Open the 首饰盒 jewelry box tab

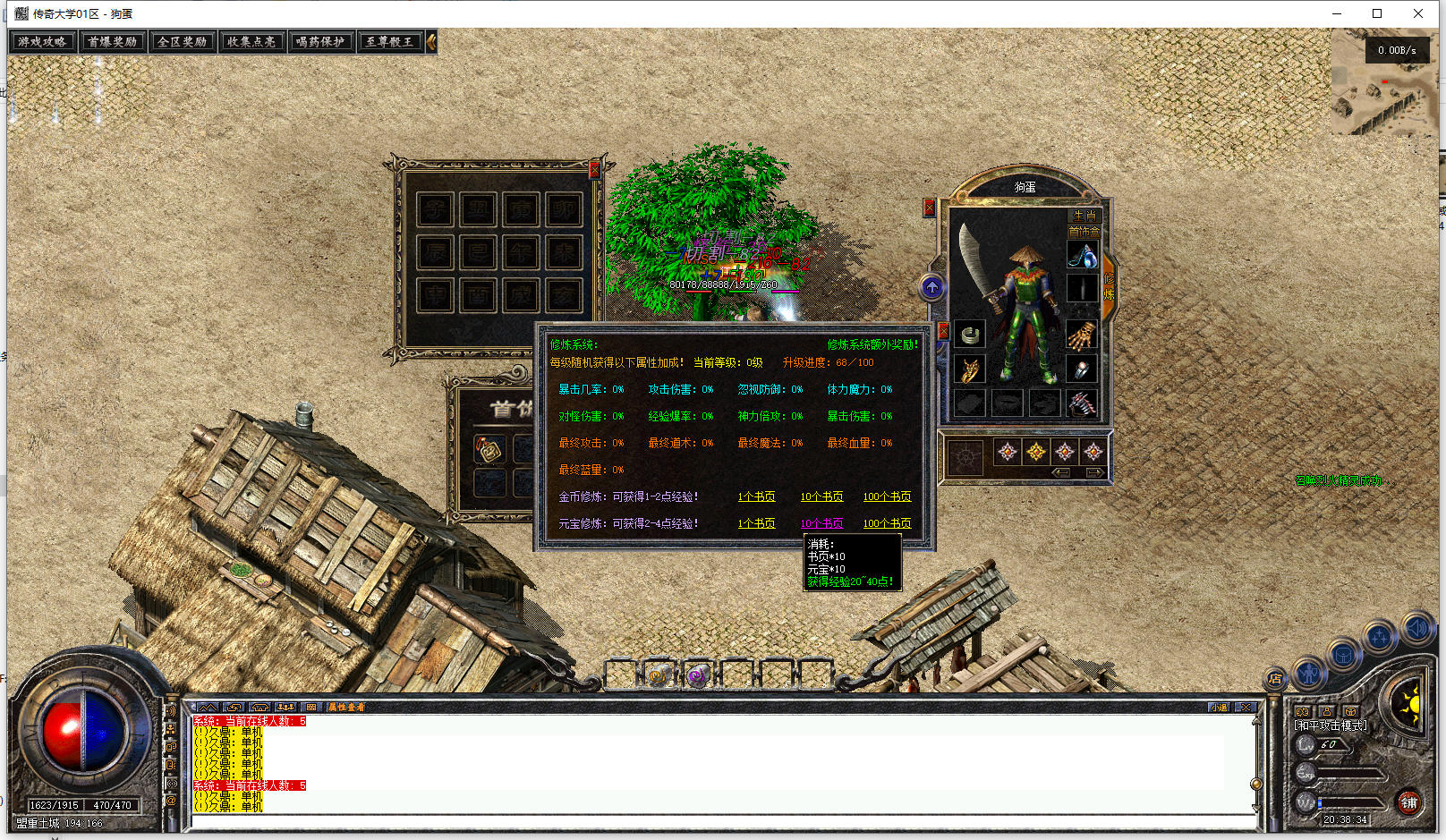point(1084,232)
